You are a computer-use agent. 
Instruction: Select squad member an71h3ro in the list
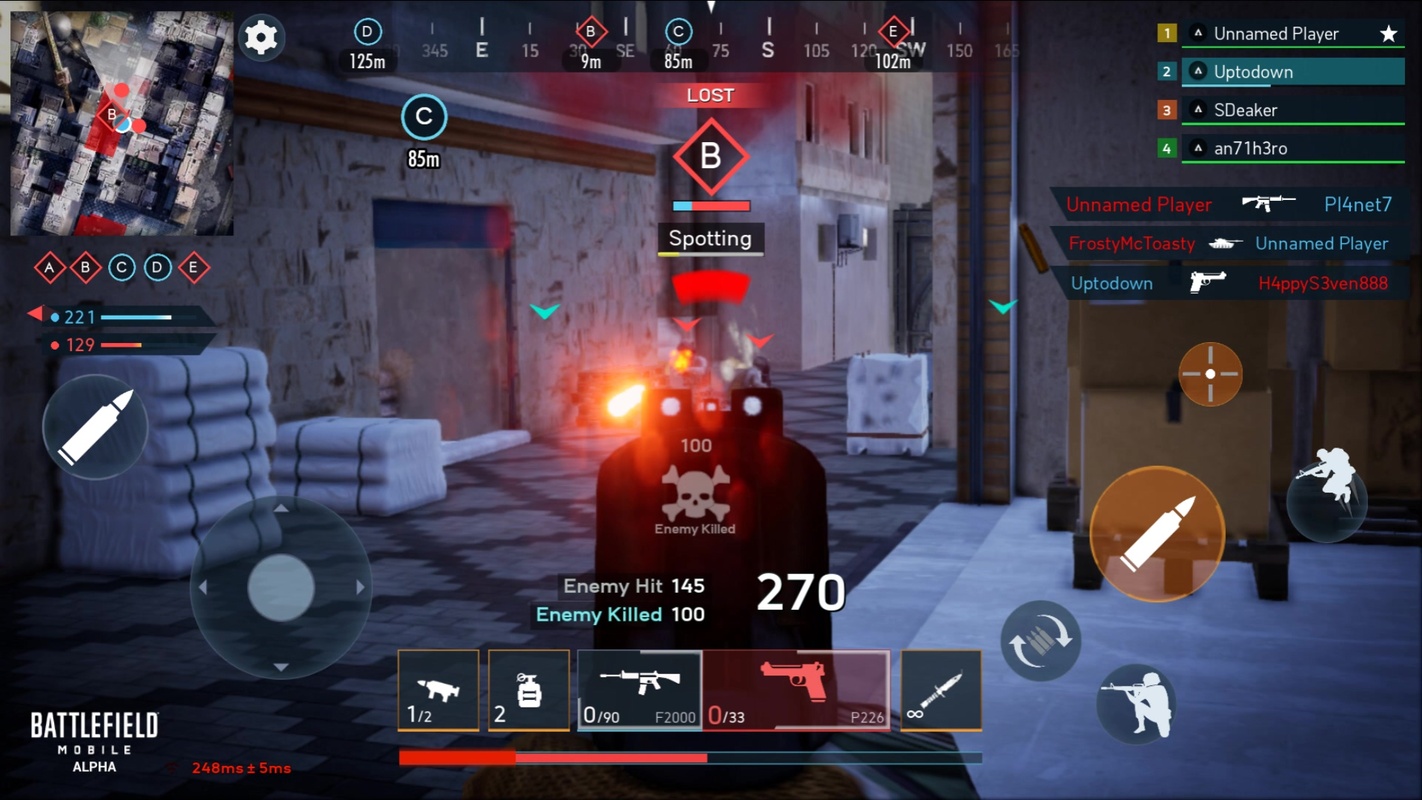pyautogui.click(x=1292, y=148)
